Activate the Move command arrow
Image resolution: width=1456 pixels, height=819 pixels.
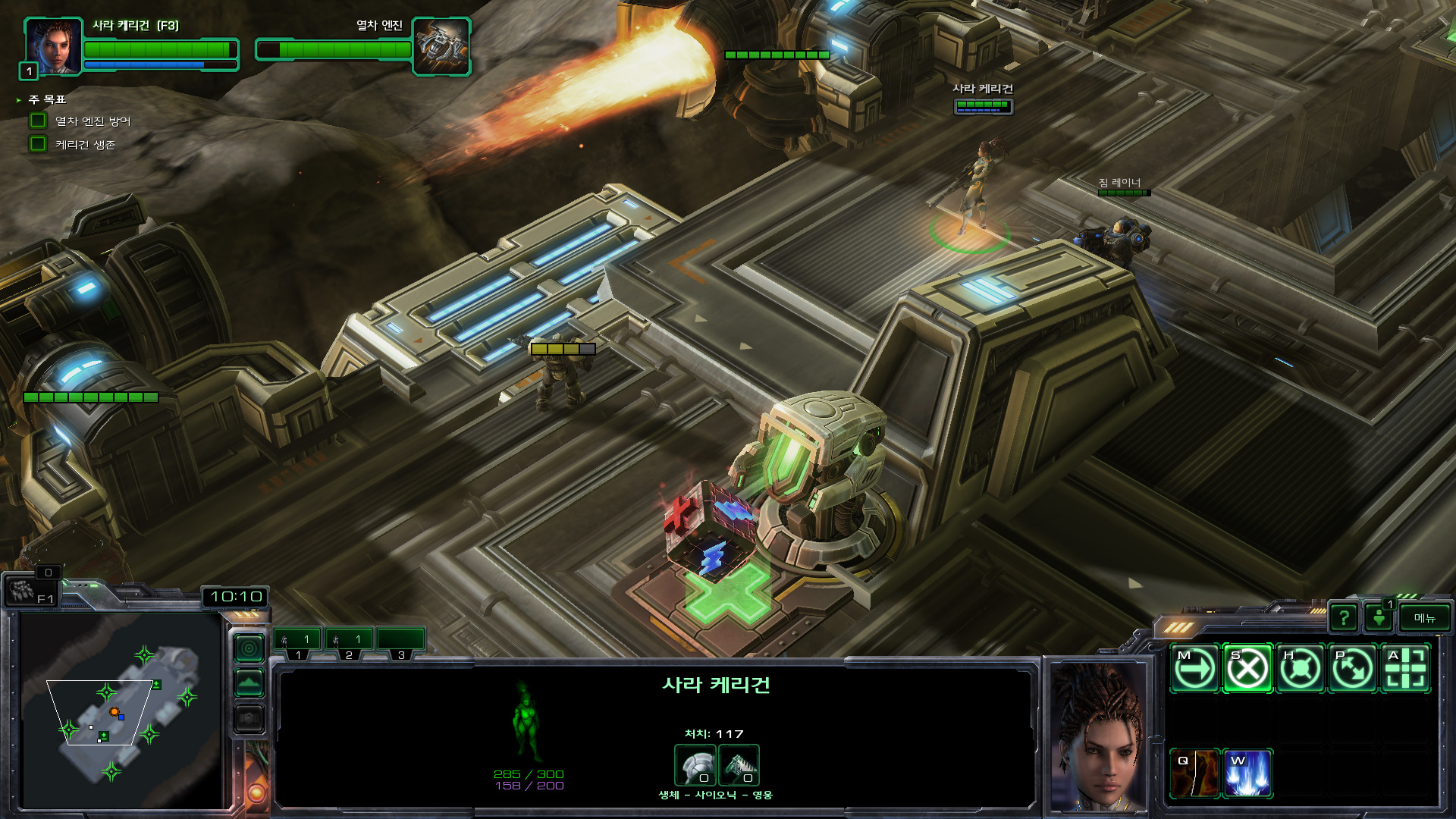pyautogui.click(x=1195, y=669)
